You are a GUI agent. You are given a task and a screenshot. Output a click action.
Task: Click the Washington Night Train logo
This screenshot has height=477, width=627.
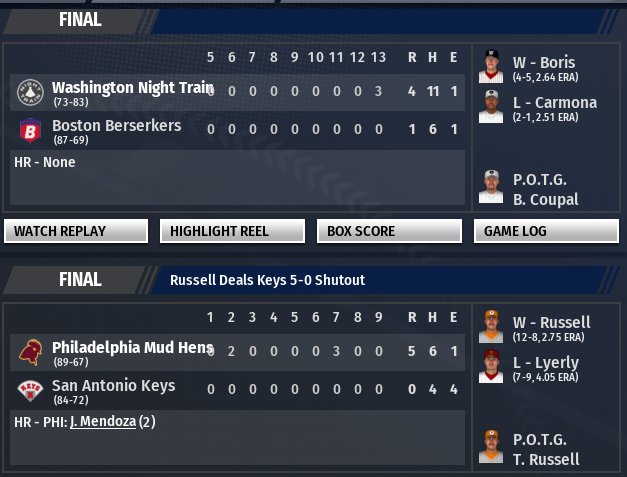click(x=29, y=93)
